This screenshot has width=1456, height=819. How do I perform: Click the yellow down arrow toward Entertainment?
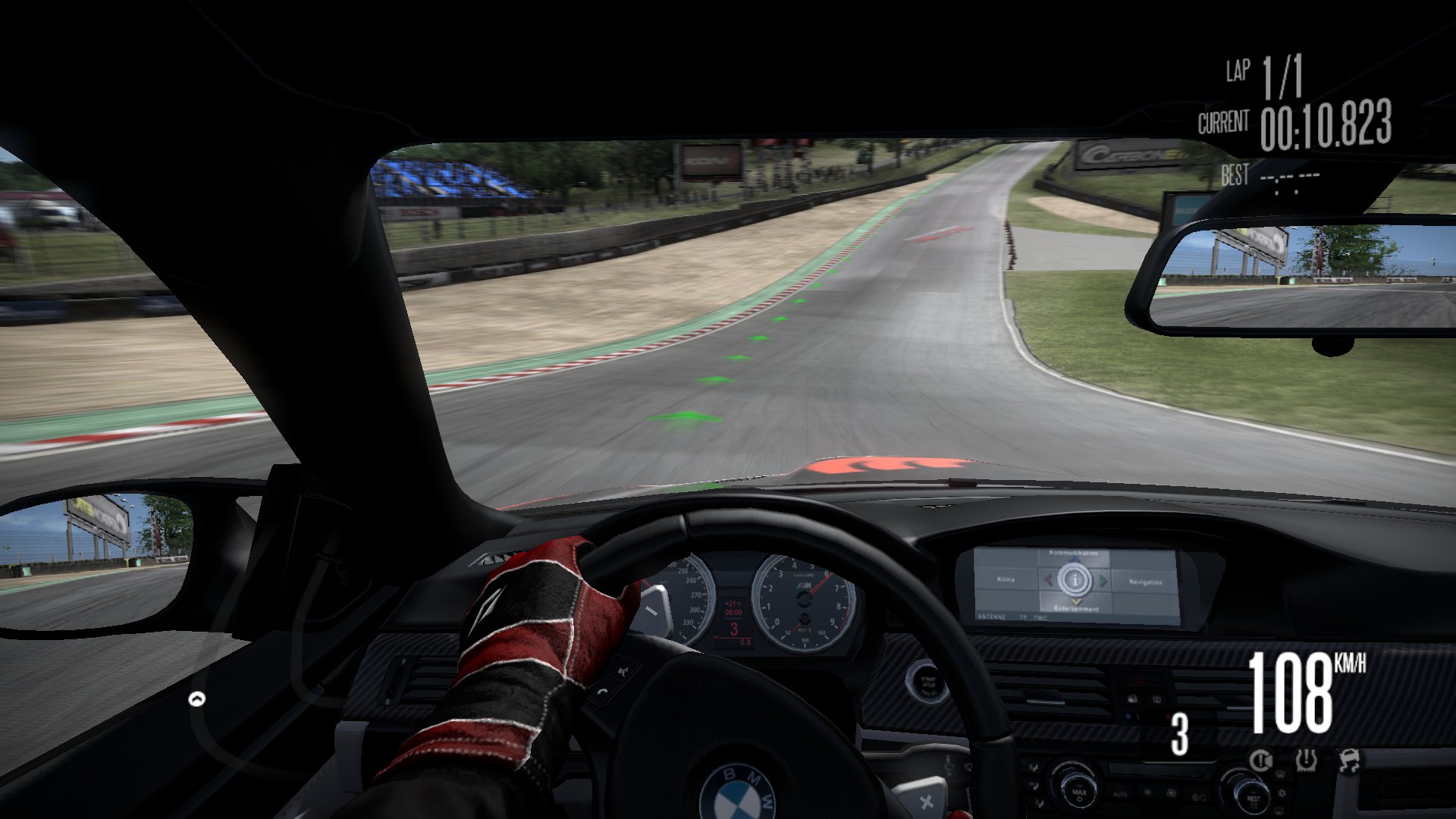[x=1075, y=601]
